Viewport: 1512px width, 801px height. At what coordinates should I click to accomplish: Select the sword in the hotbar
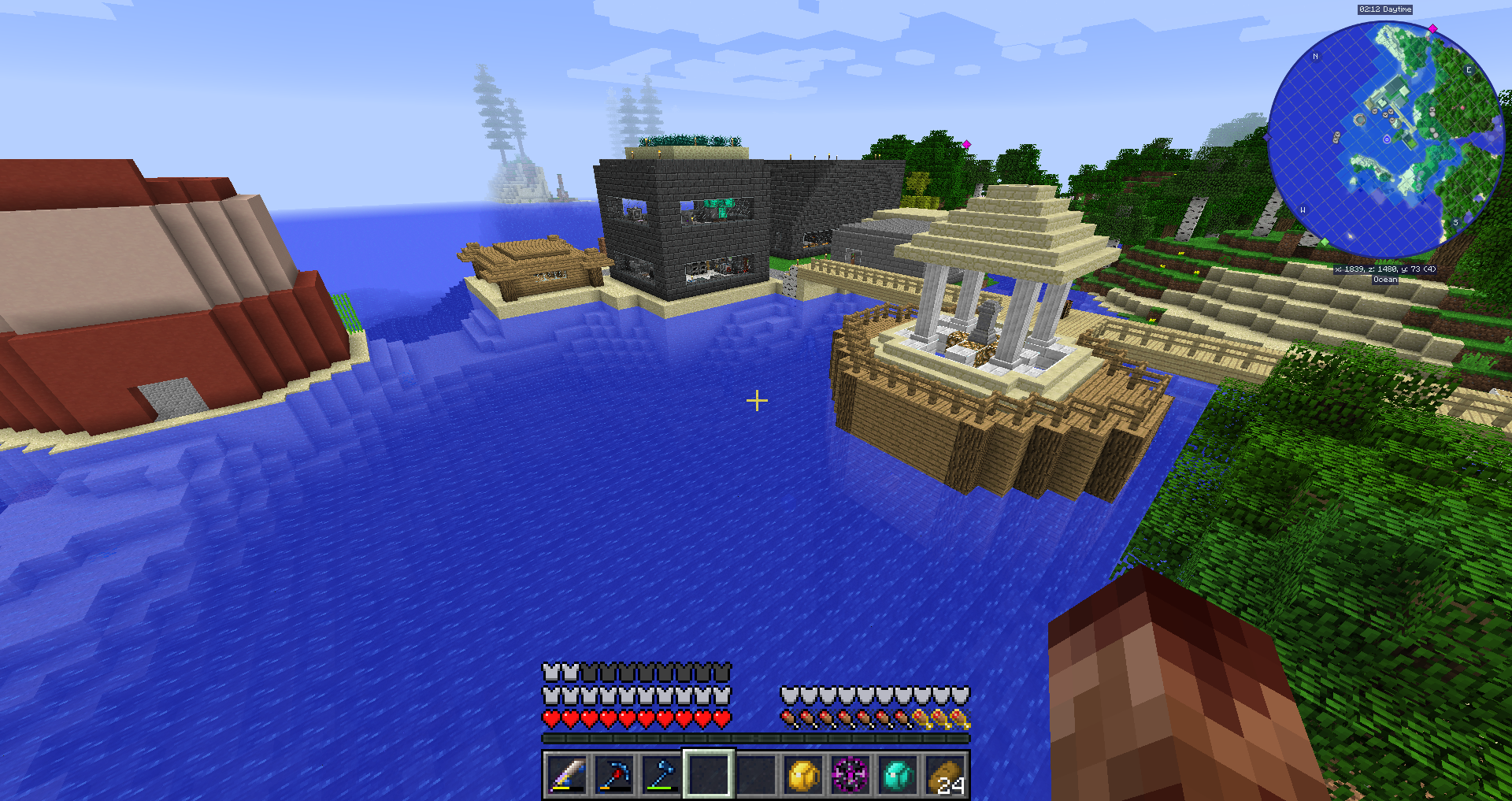click(x=567, y=775)
